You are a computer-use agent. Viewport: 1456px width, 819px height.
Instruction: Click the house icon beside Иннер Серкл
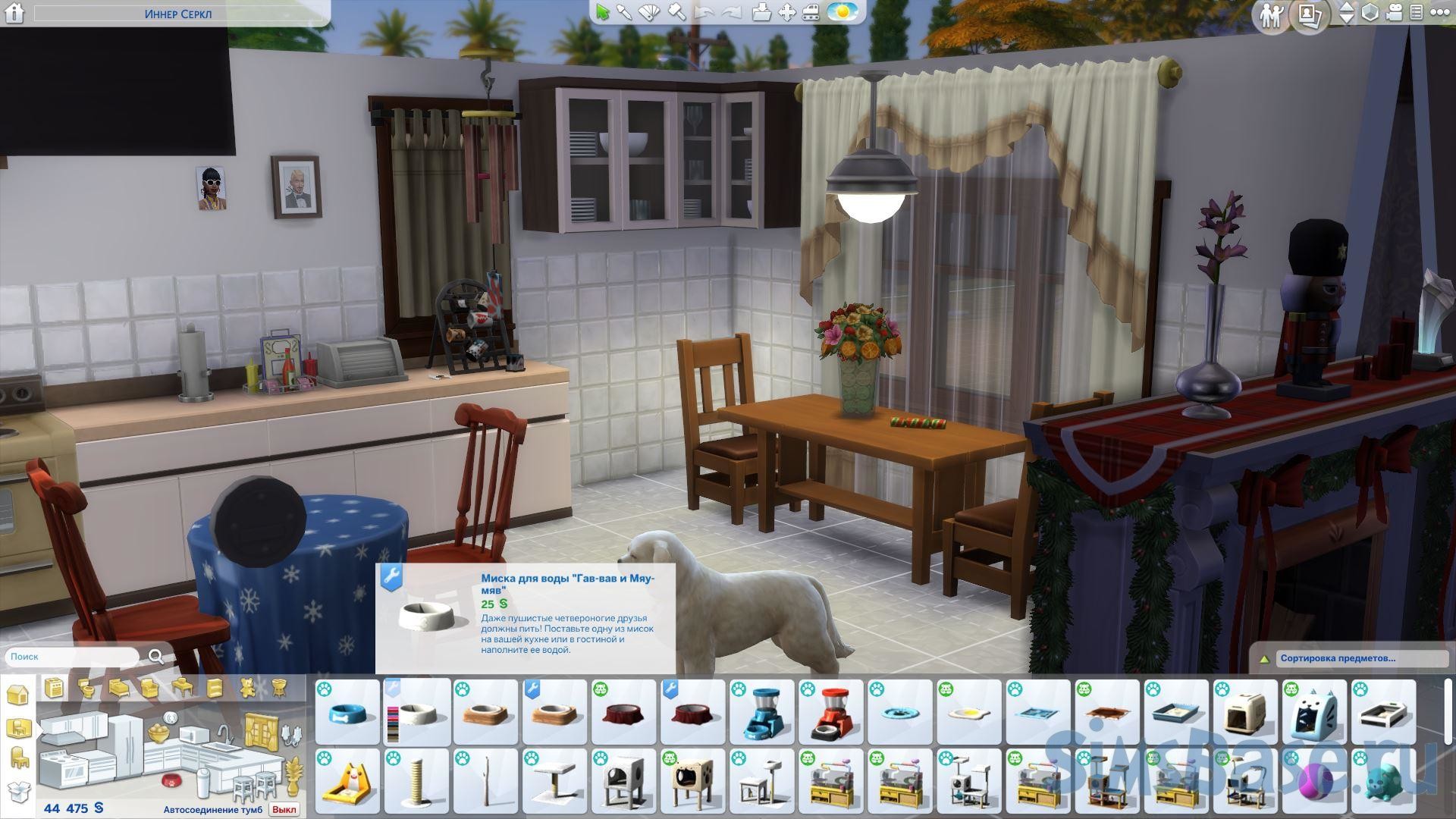(14, 13)
